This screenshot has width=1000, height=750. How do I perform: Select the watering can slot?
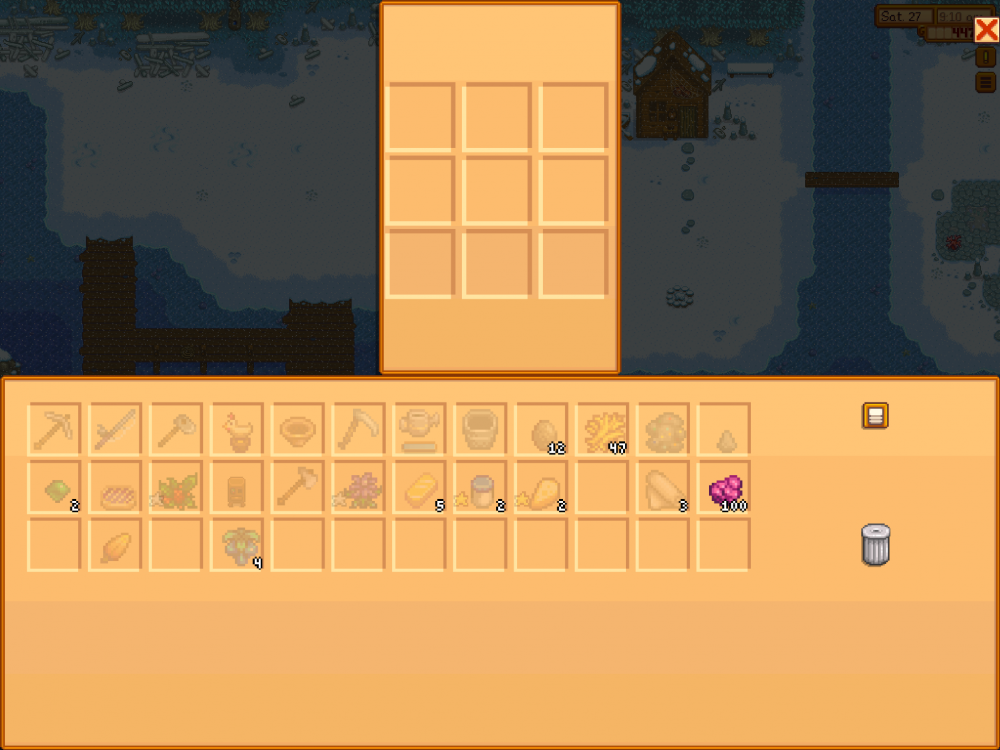(420, 429)
